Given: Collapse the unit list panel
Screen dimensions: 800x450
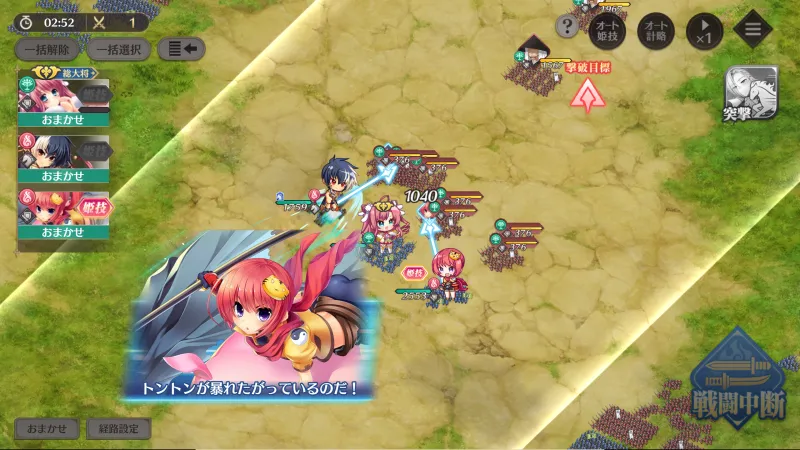Looking at the screenshot, I should 182,48.
